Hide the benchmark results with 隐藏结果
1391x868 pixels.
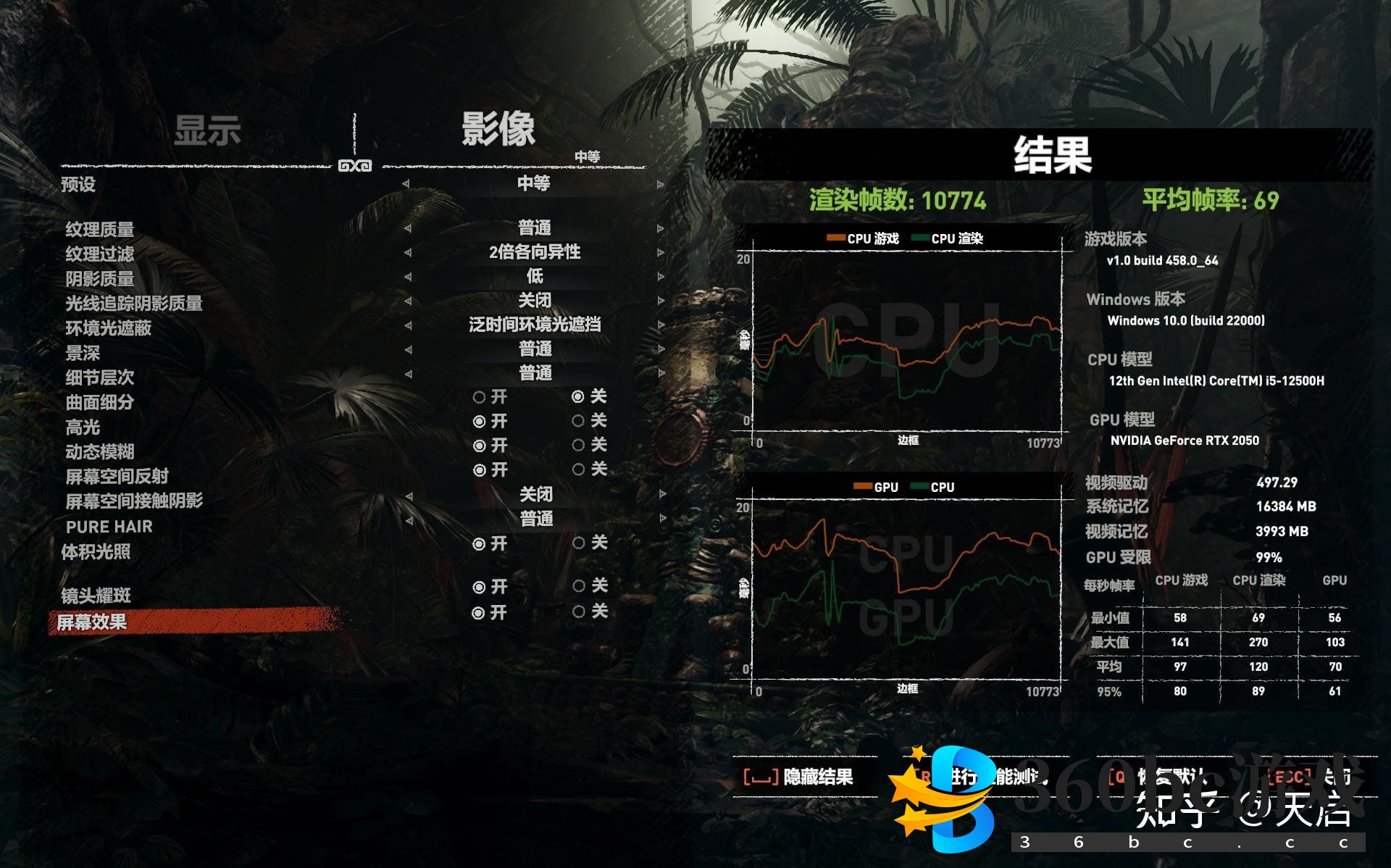798,777
